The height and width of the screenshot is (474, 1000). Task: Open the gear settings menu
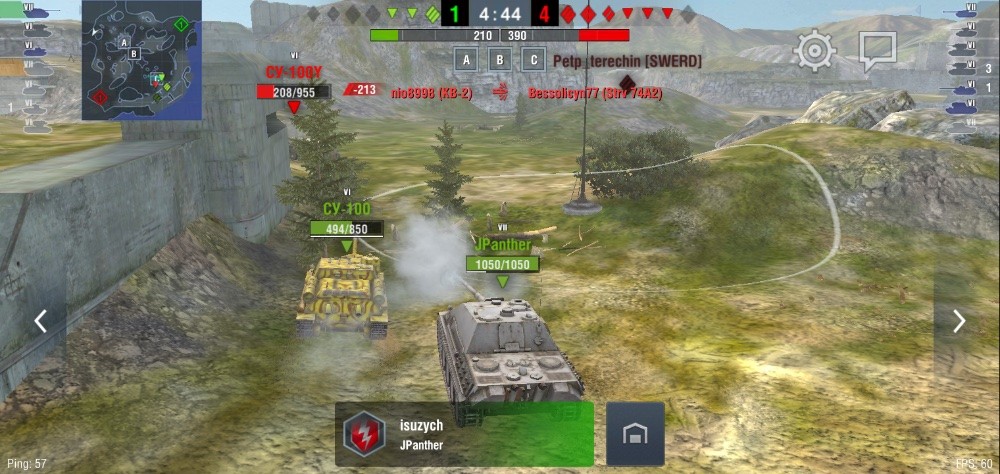(815, 50)
